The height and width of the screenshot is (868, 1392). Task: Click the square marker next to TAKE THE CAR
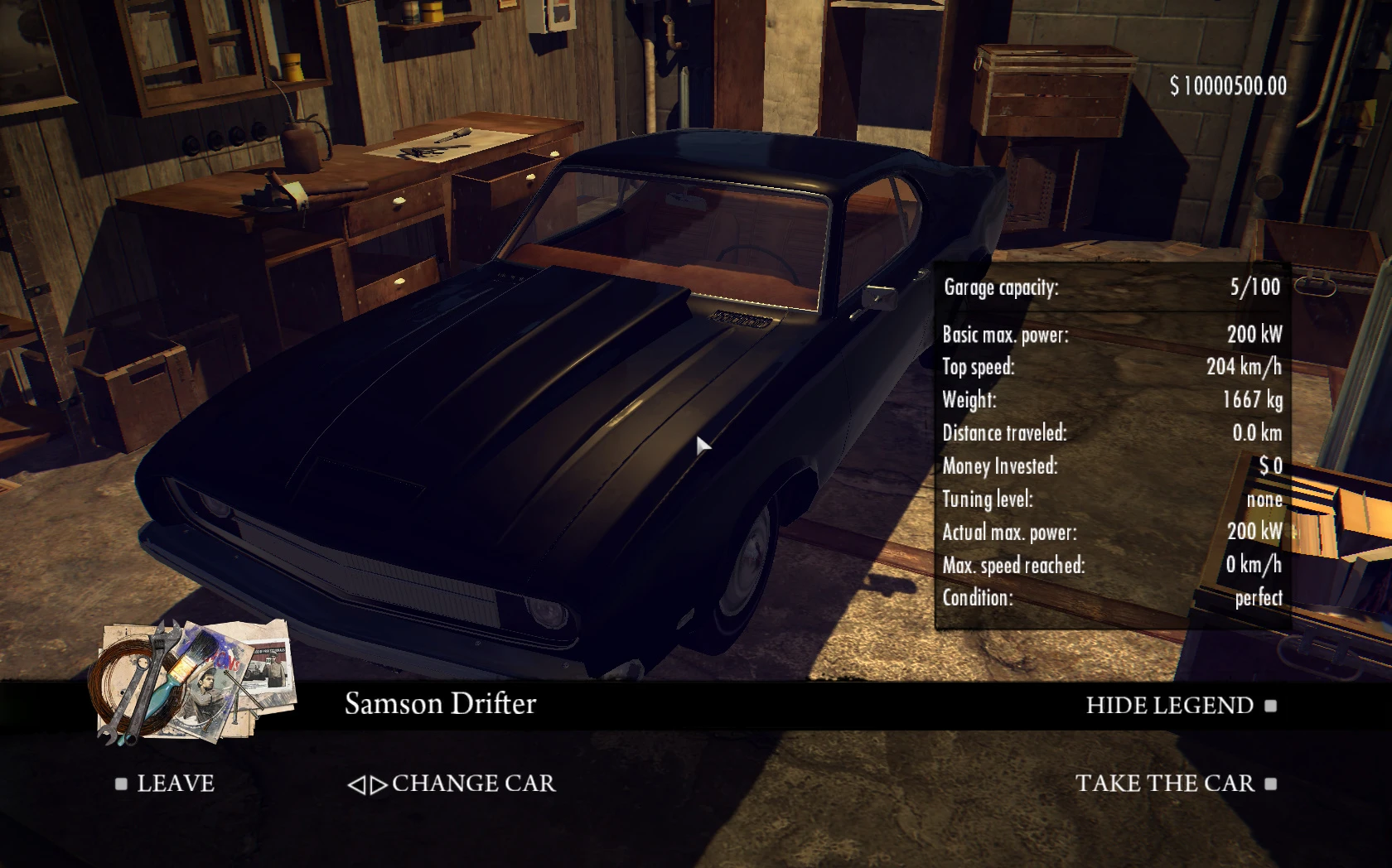[1269, 782]
